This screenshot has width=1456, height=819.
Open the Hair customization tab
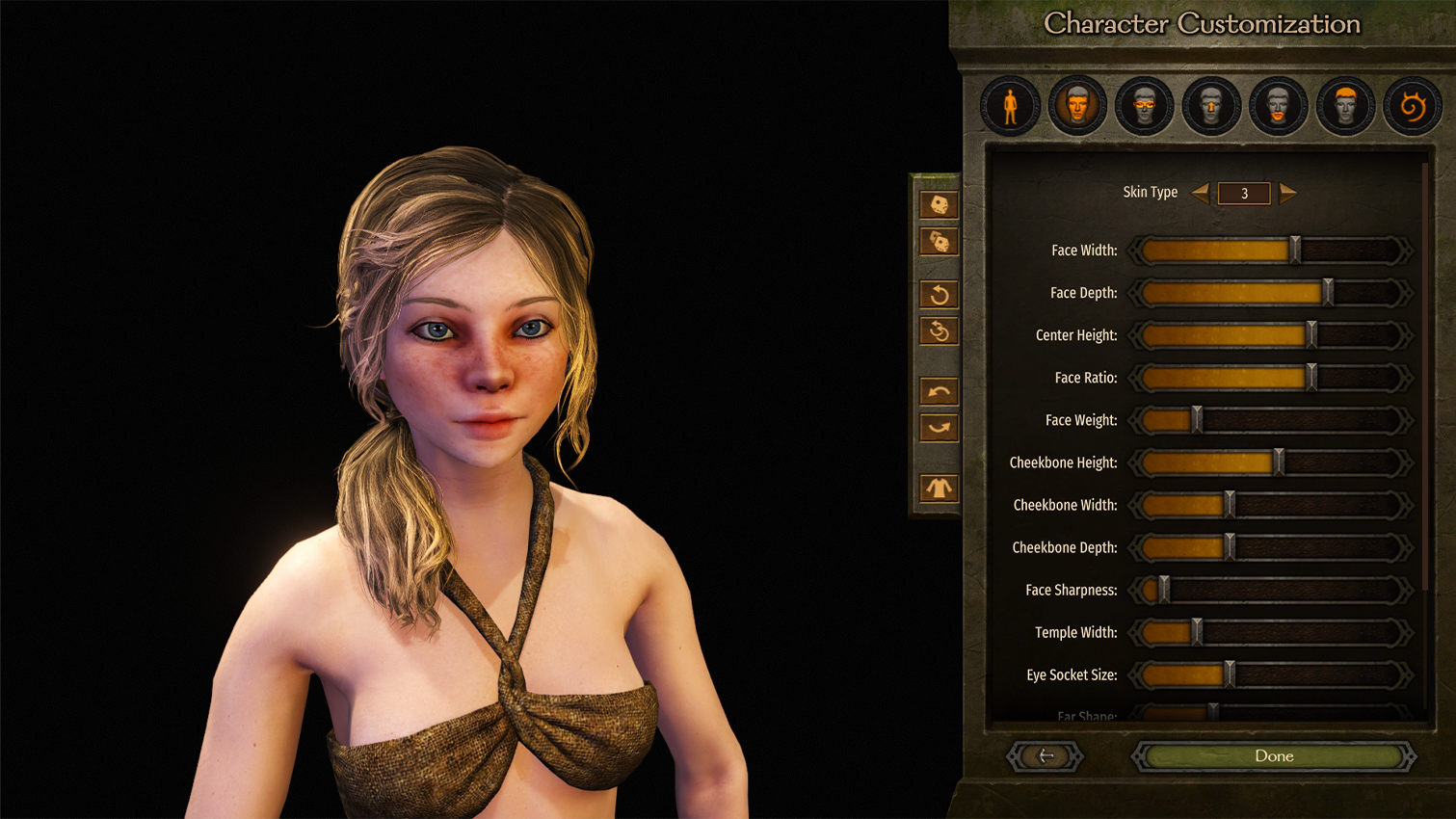point(1345,105)
